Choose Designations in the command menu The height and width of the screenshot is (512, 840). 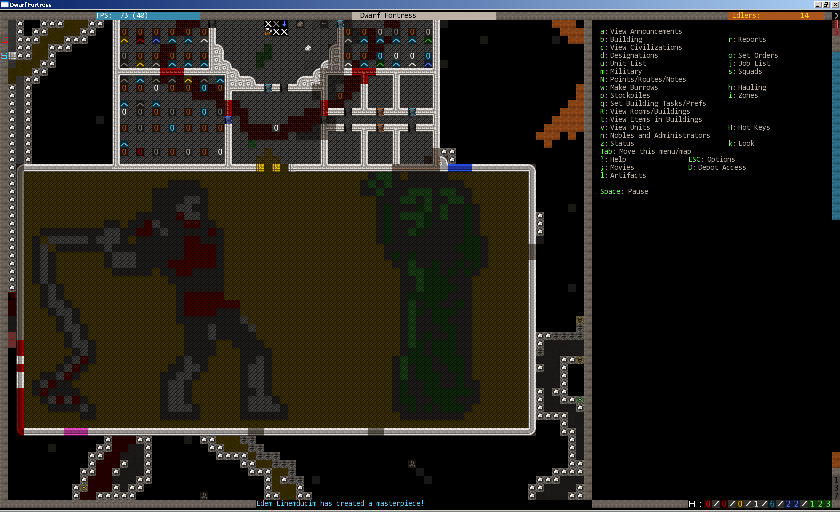[629, 55]
